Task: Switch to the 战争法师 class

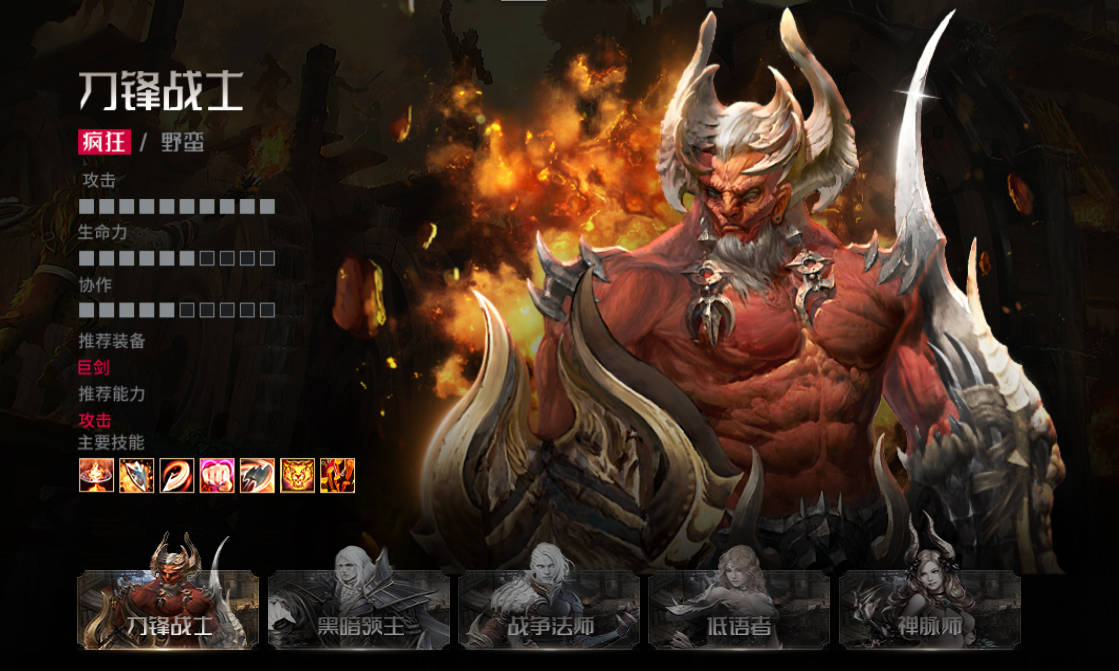Action: 548,610
